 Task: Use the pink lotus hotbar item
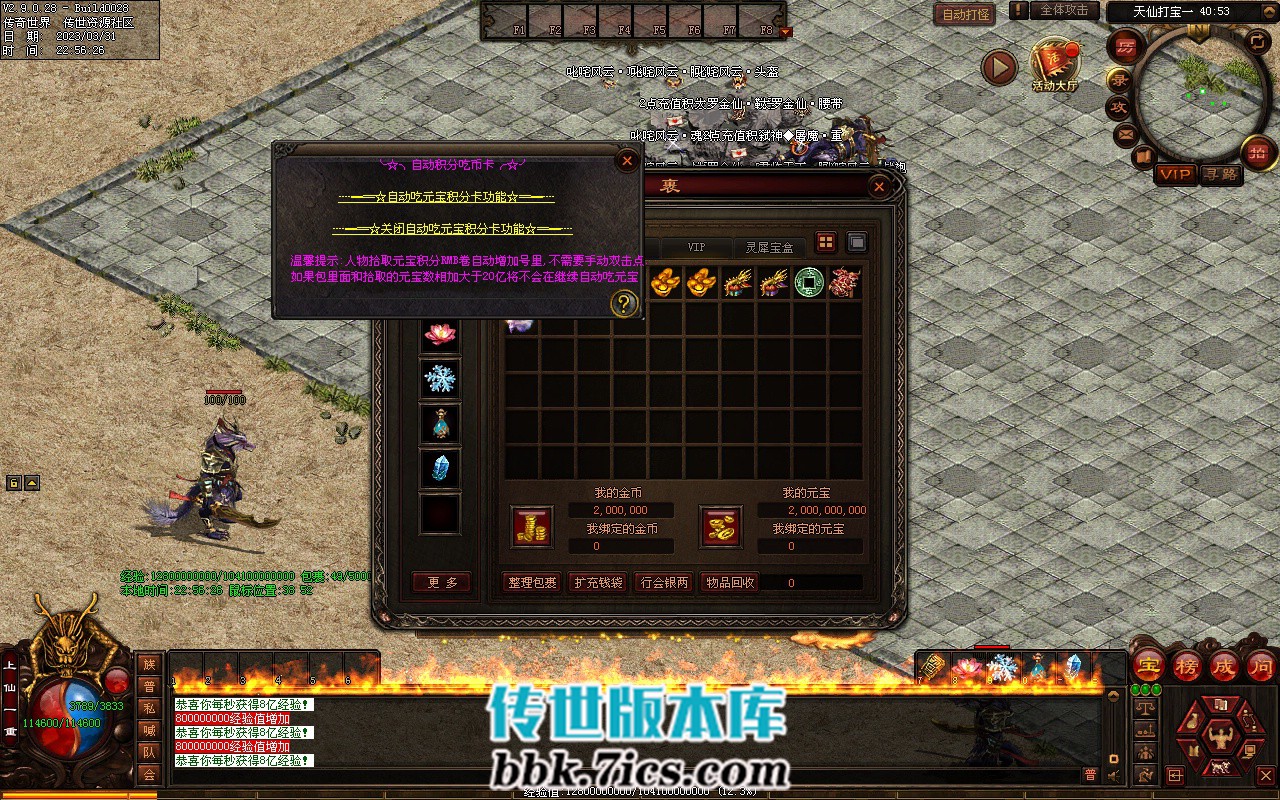pos(967,666)
